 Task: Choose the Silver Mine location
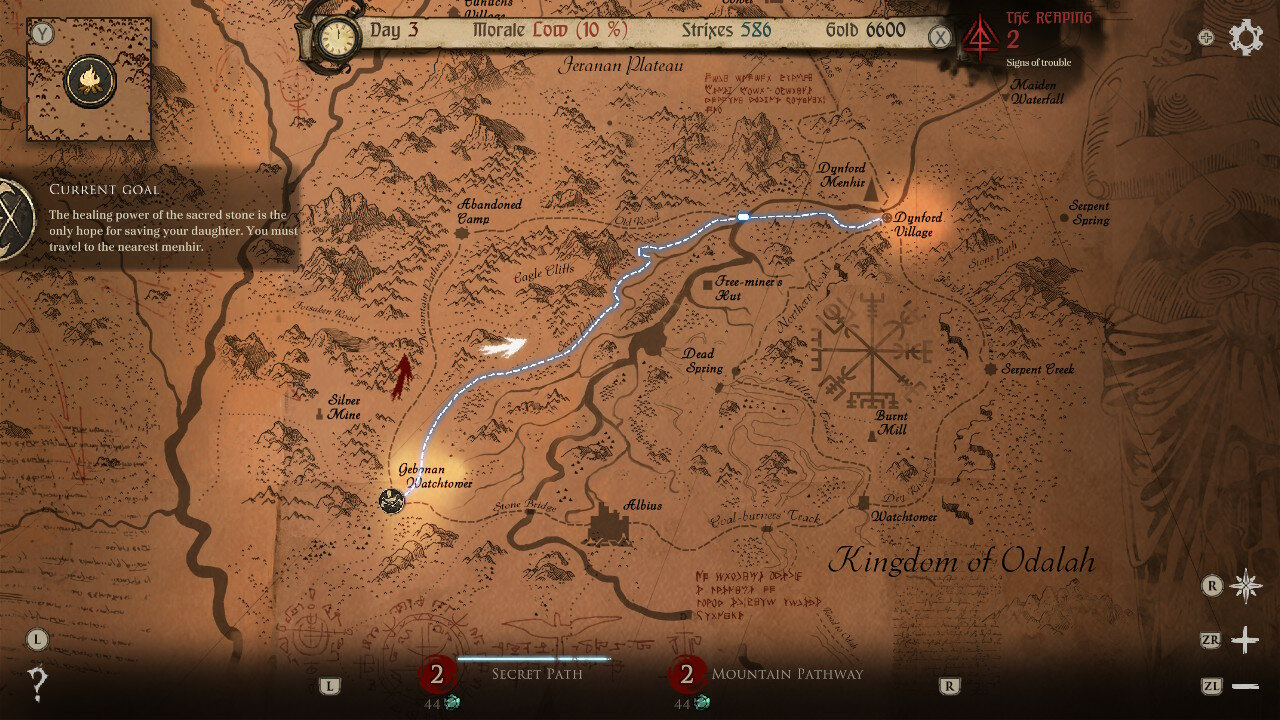pos(320,410)
